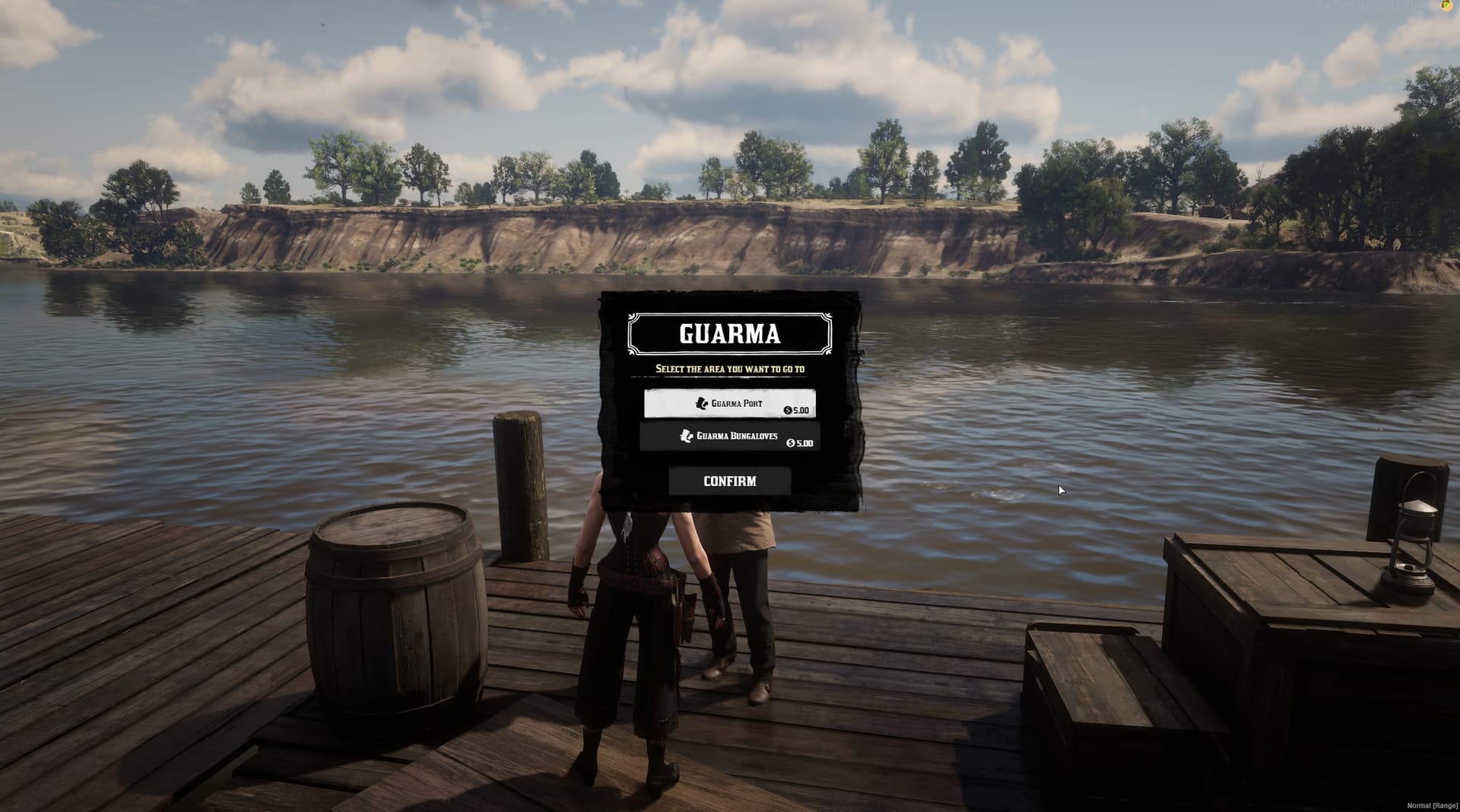Screen dimensions: 1460x812
Task: Confirm the travel selection
Action: (x=729, y=481)
